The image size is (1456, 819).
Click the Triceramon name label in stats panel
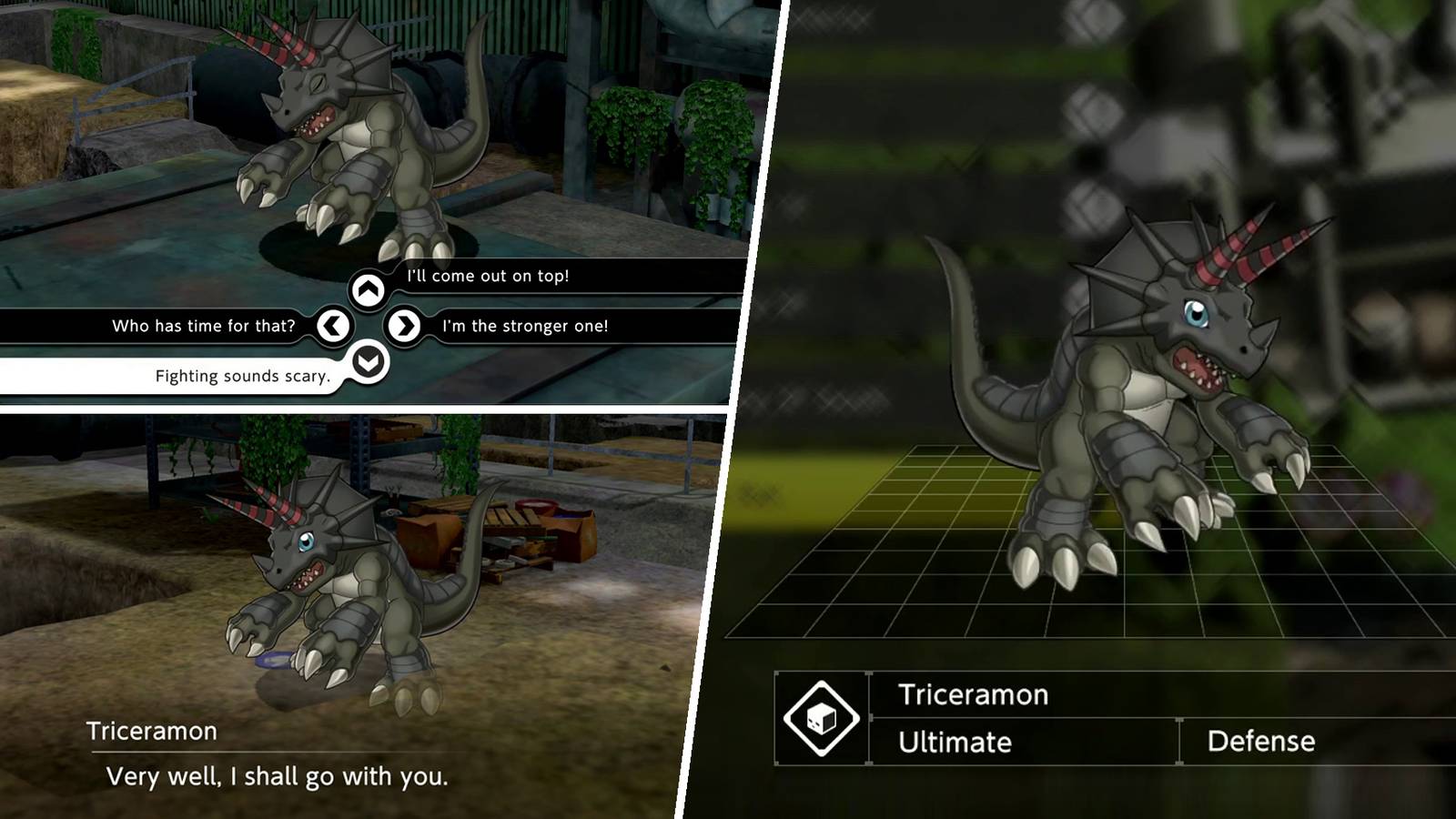972,694
